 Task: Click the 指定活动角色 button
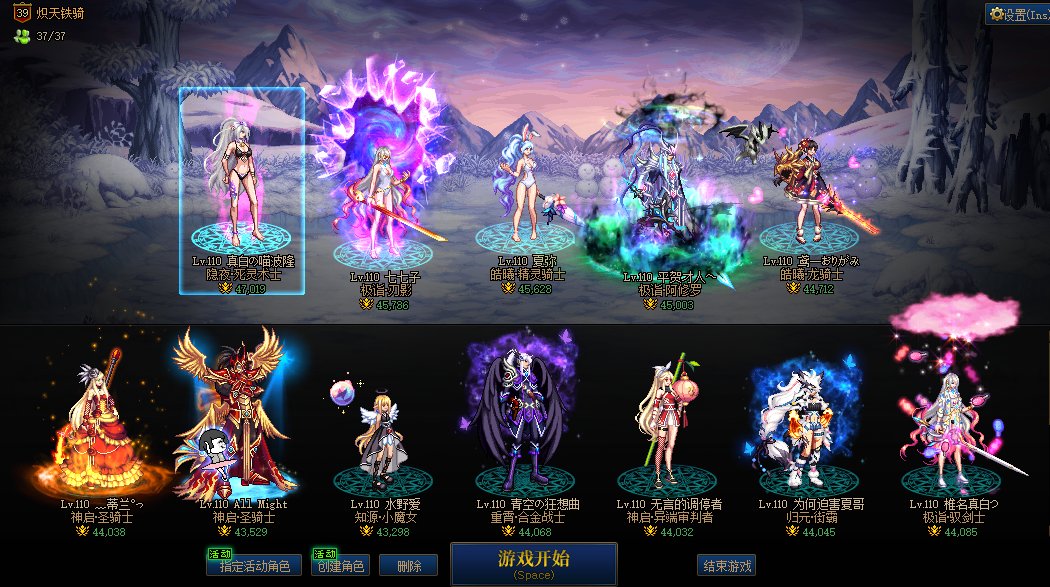(x=253, y=566)
